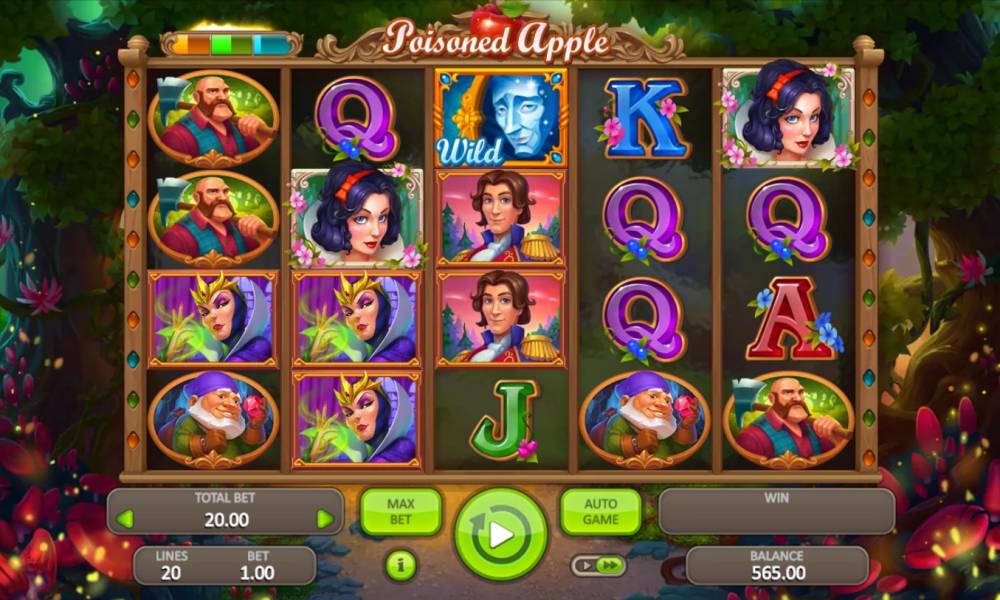
Task: Adjust the Lines count field
Action: [x=171, y=566]
